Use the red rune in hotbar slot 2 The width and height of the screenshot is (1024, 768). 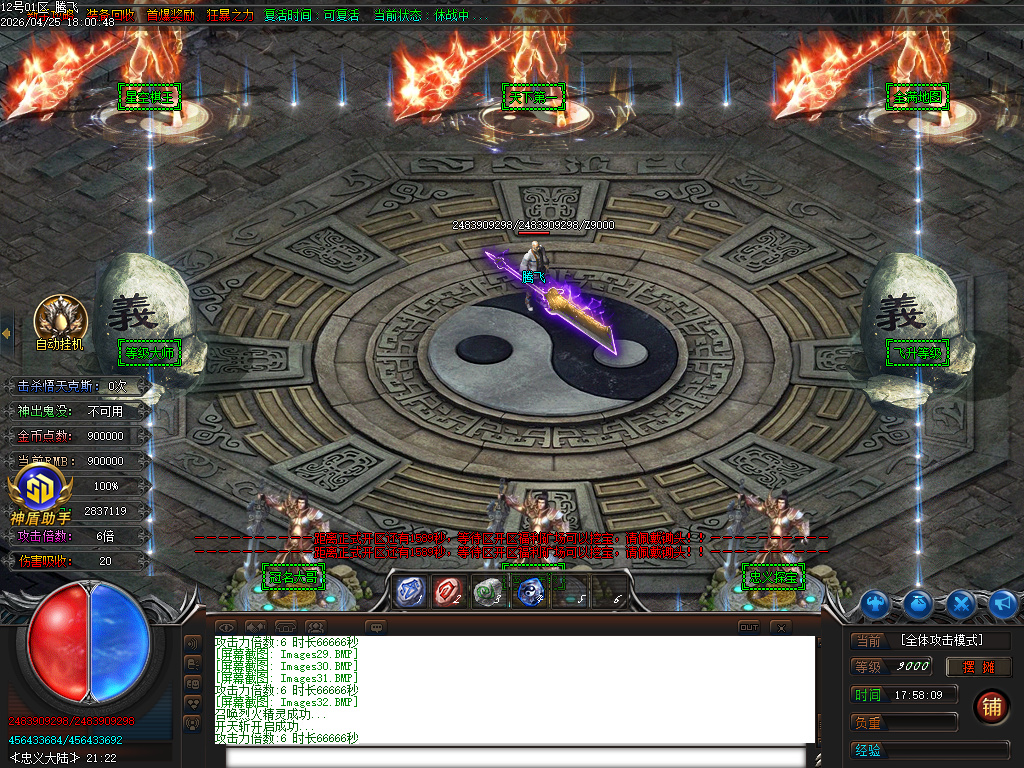[448, 592]
